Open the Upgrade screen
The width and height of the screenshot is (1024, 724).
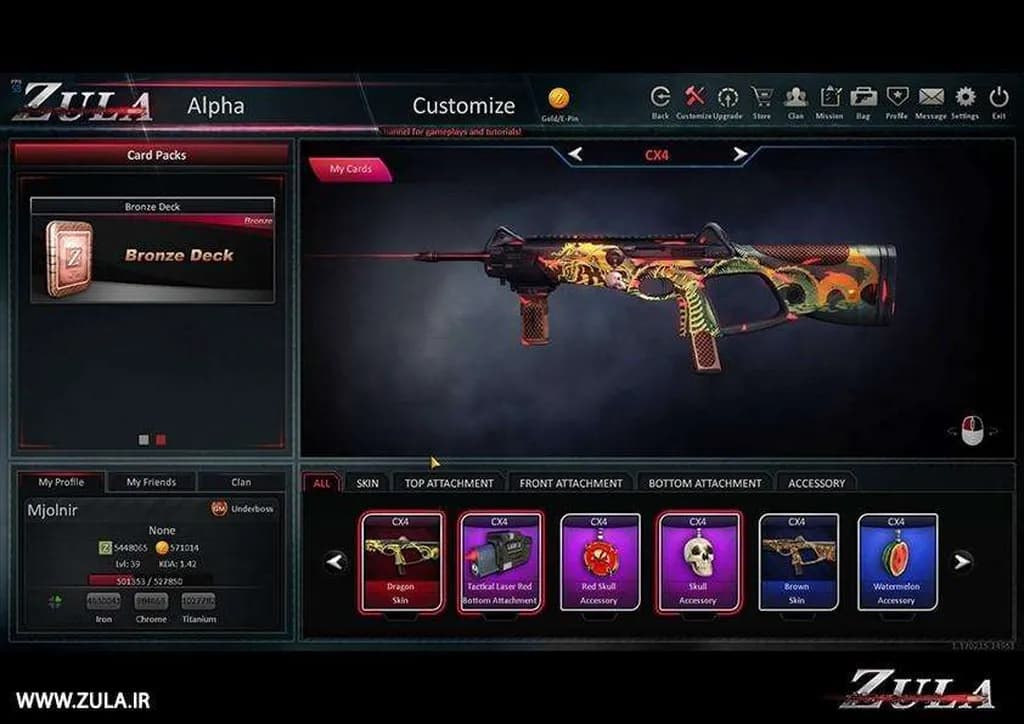(728, 98)
